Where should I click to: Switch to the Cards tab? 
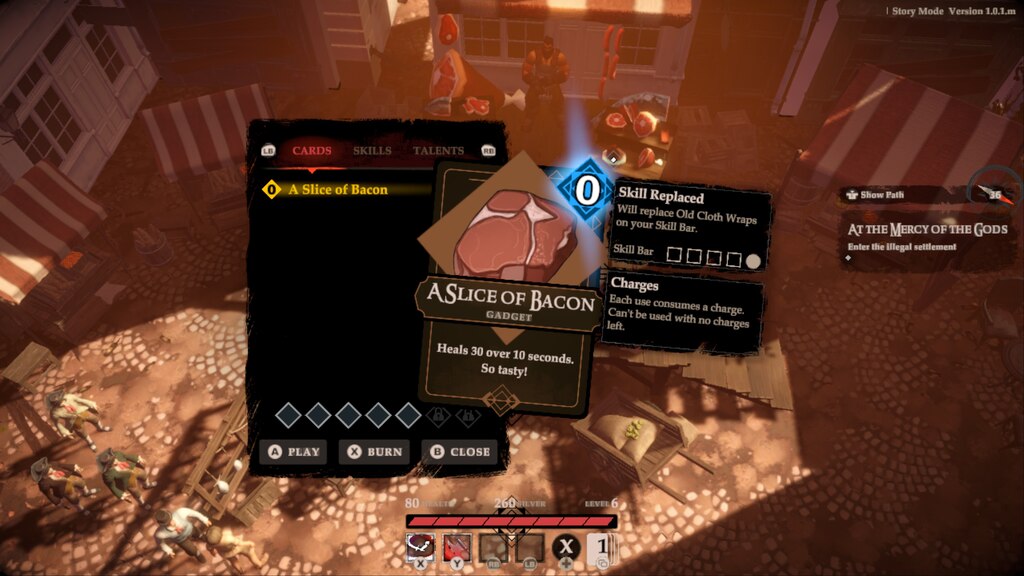tap(312, 151)
